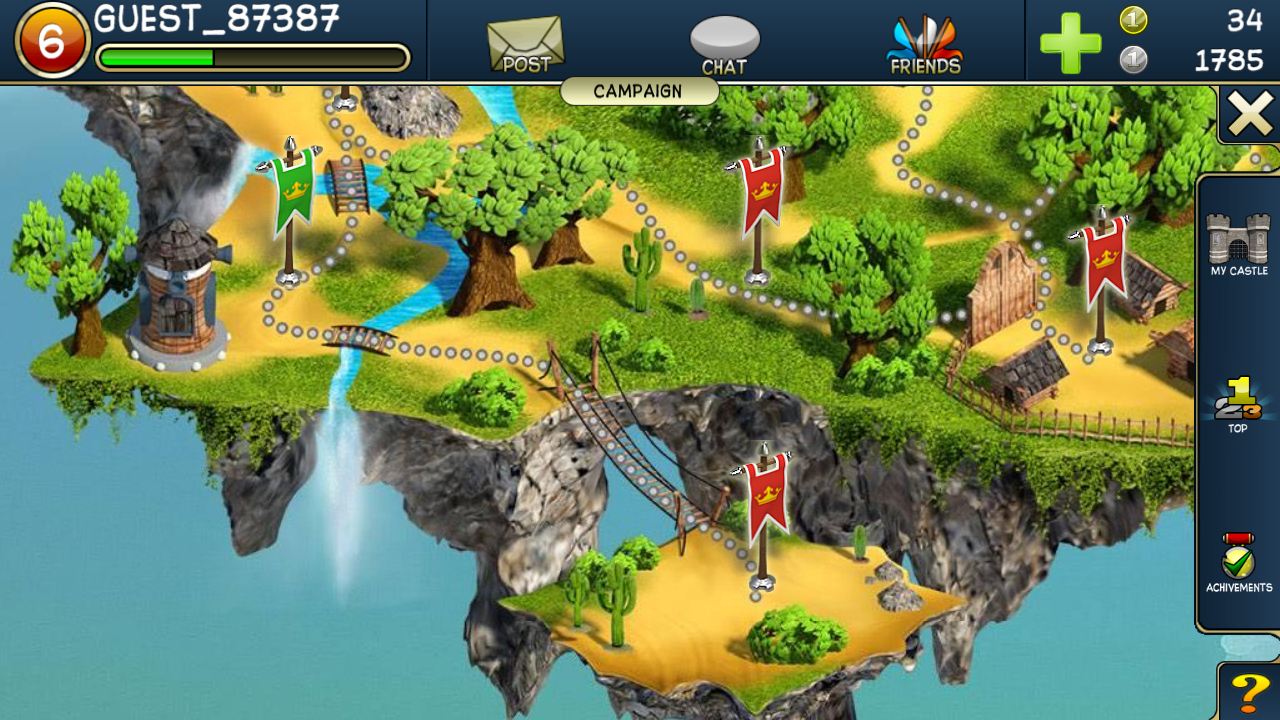Open the Top rankings
Viewport: 1280px width, 720px height.
tap(1238, 404)
